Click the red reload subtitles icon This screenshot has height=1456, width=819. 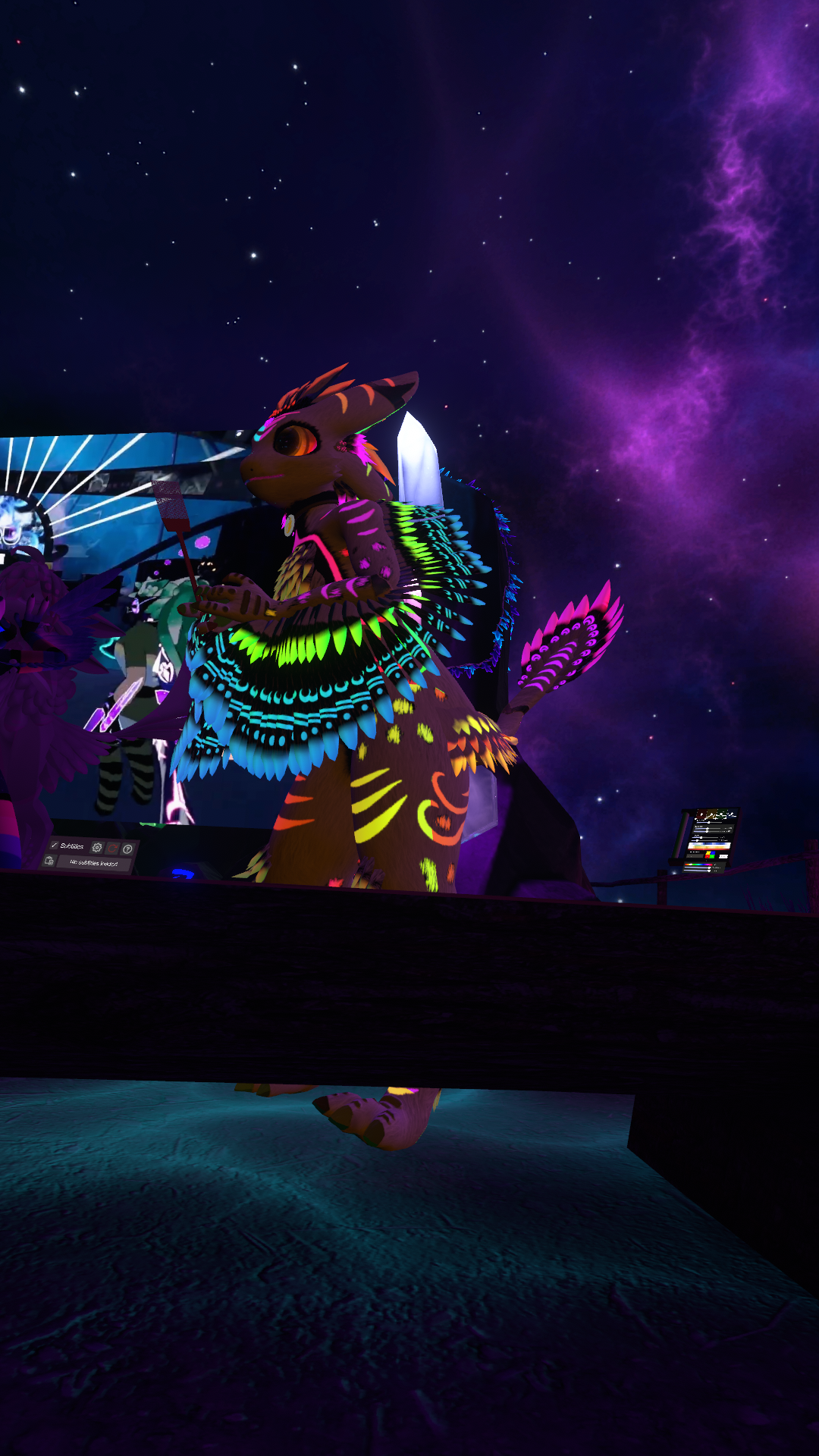112,848
